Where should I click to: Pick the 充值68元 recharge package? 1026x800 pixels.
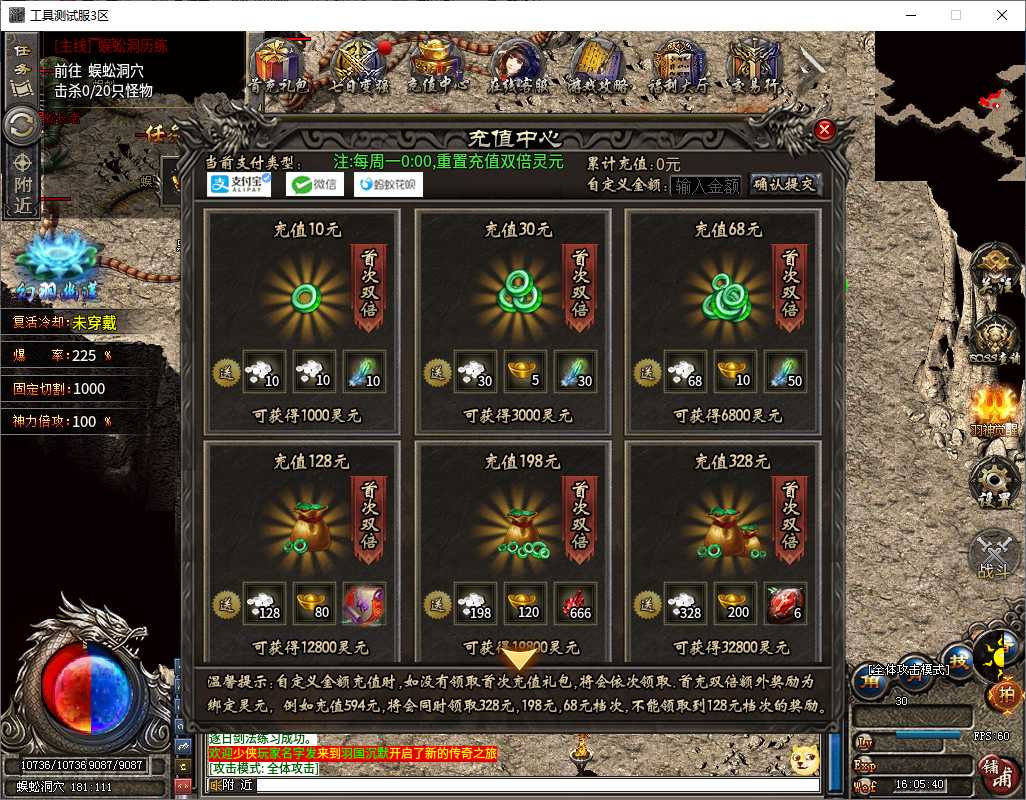click(723, 322)
